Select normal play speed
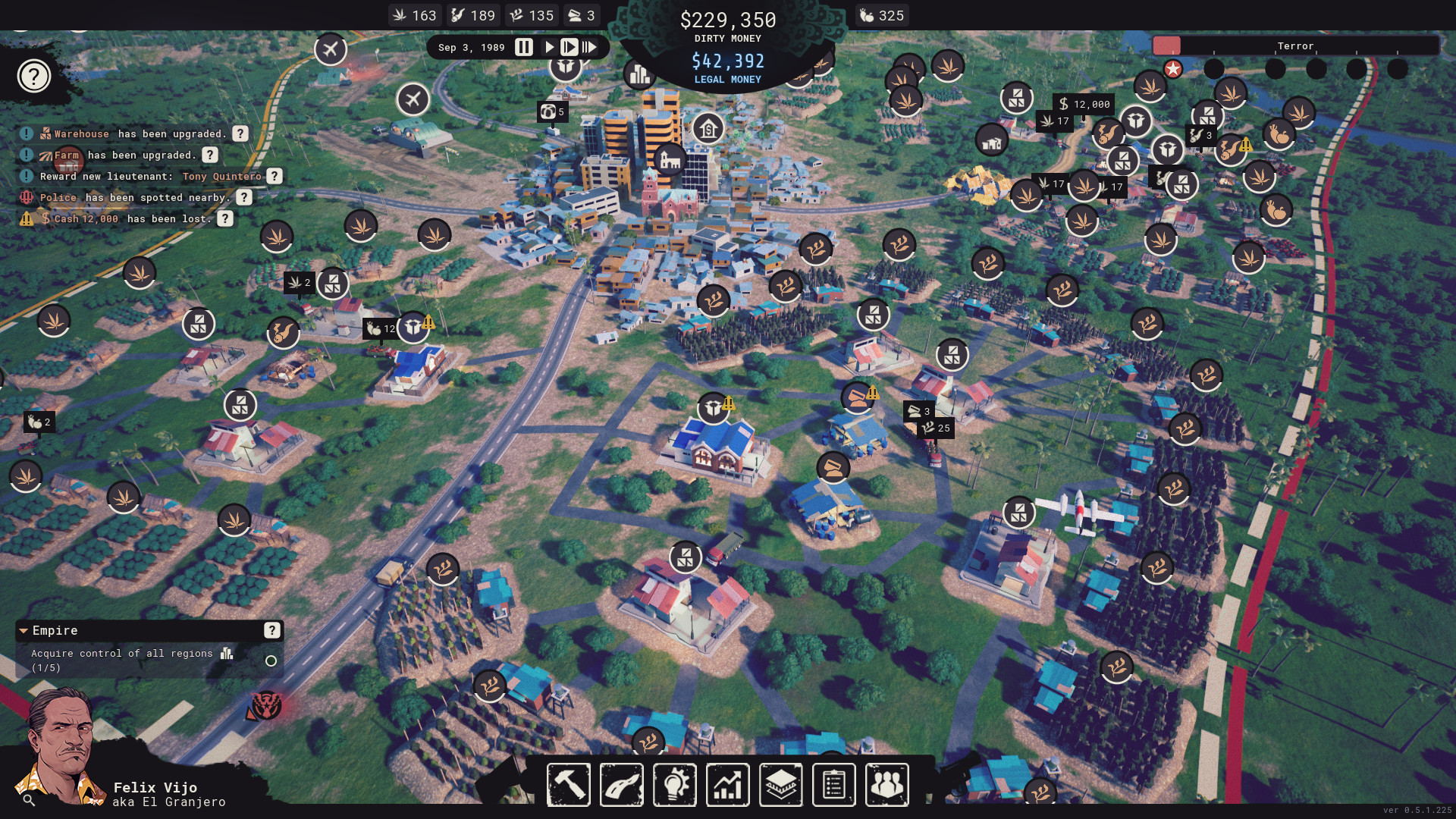The width and height of the screenshot is (1456, 819). coord(549,47)
